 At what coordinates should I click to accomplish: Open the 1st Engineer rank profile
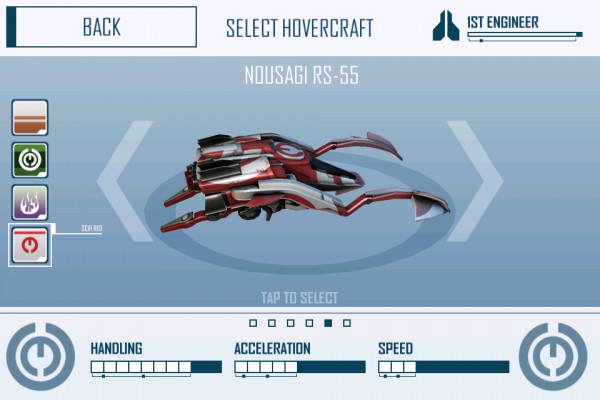click(x=507, y=27)
